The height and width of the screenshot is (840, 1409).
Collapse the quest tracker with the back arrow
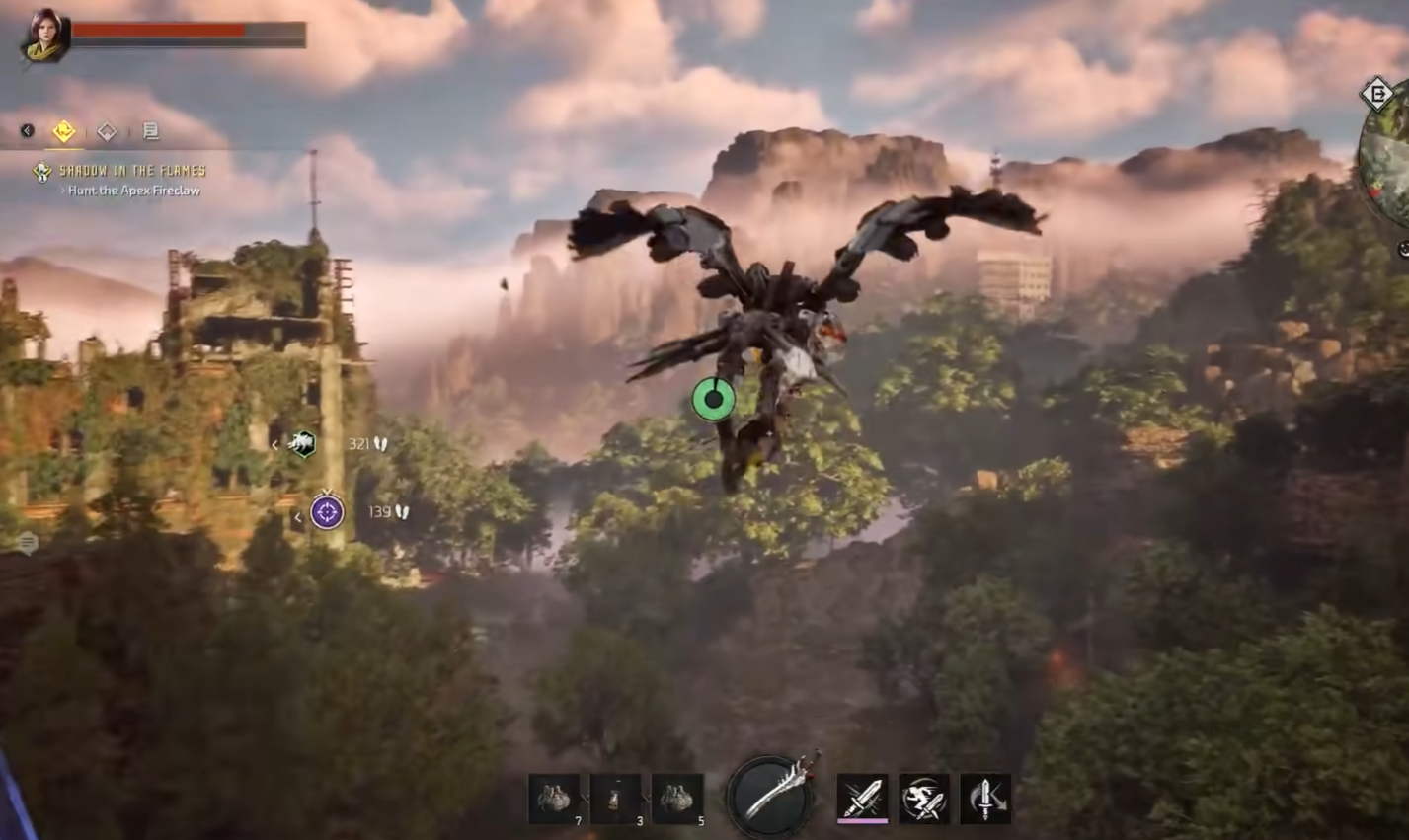28,131
